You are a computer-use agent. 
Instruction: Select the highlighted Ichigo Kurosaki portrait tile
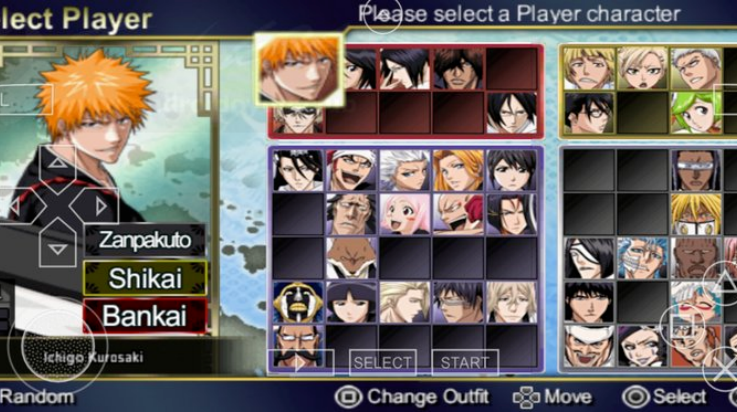point(298,68)
